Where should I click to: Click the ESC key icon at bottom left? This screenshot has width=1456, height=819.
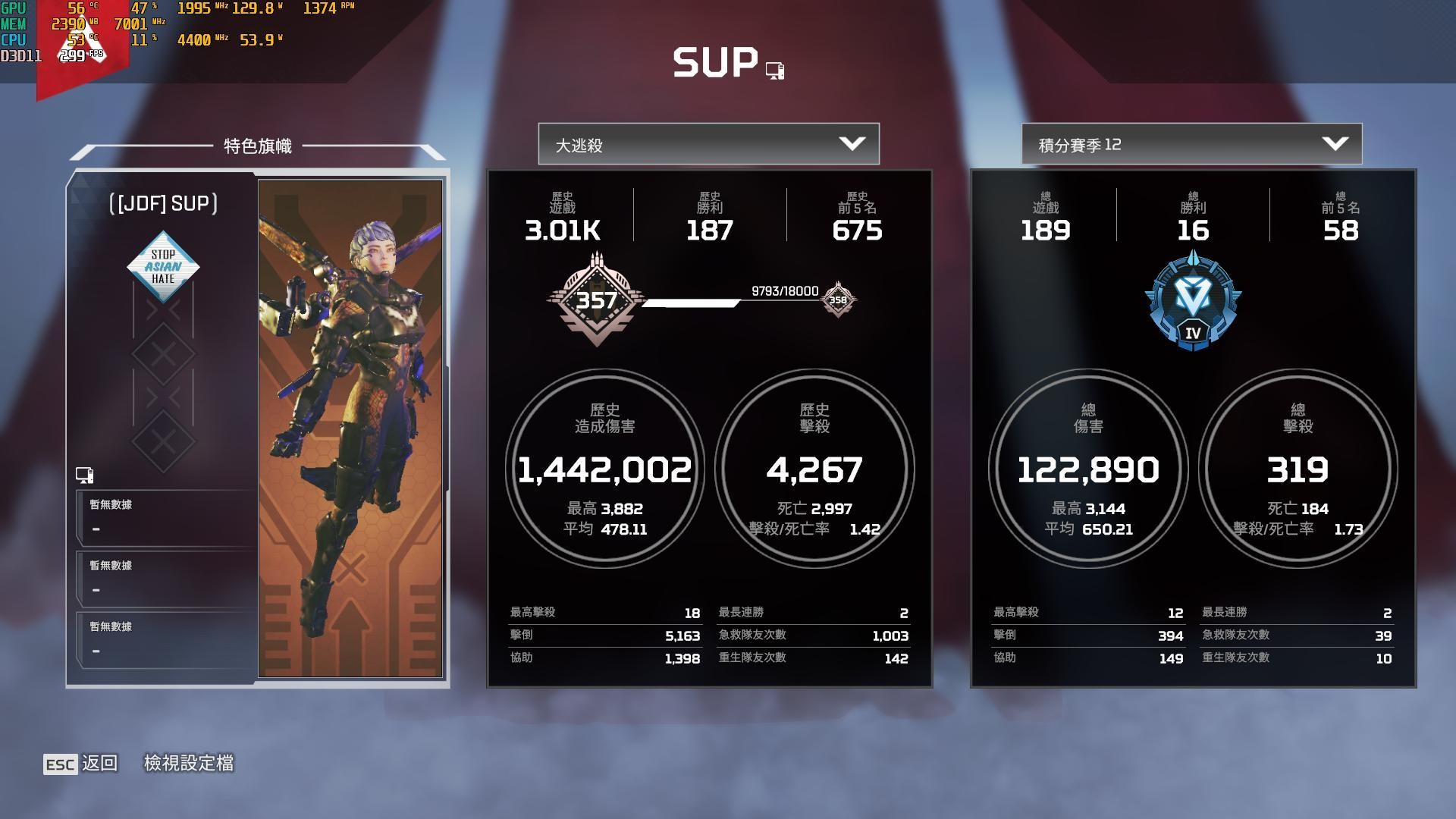coord(61,764)
